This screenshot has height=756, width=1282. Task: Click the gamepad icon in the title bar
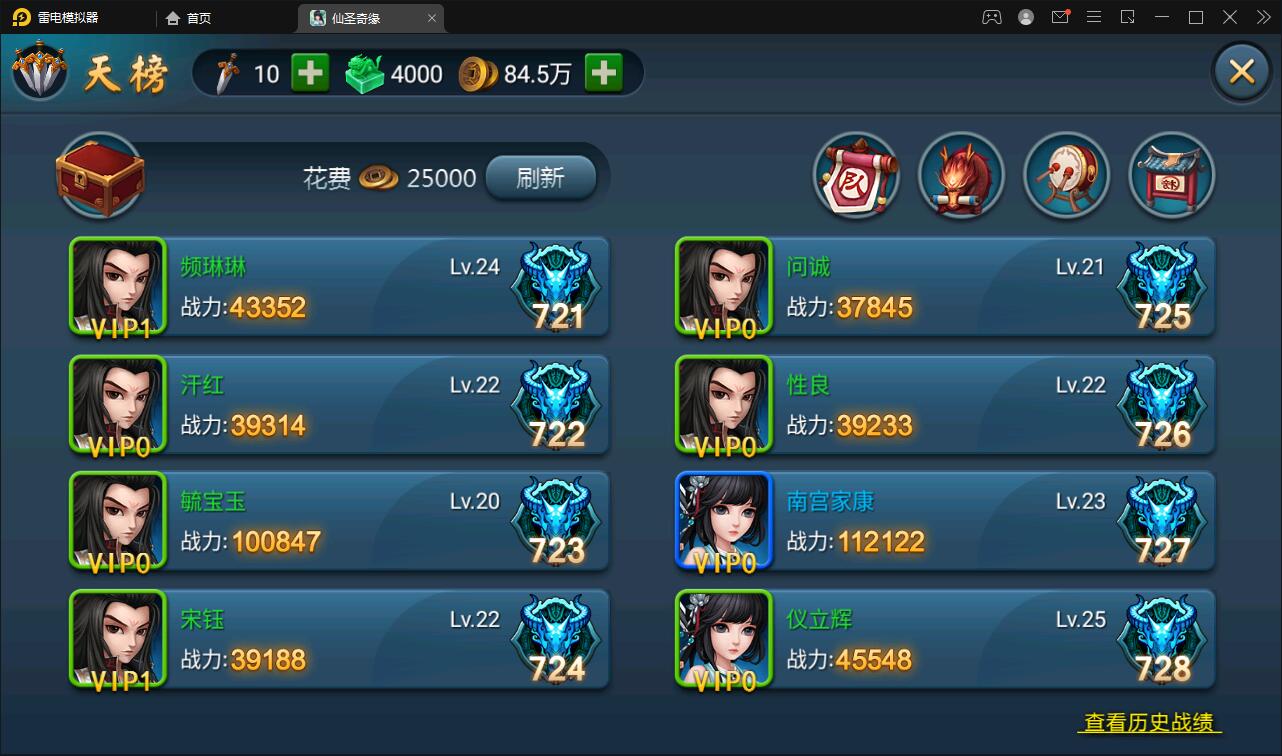point(992,17)
